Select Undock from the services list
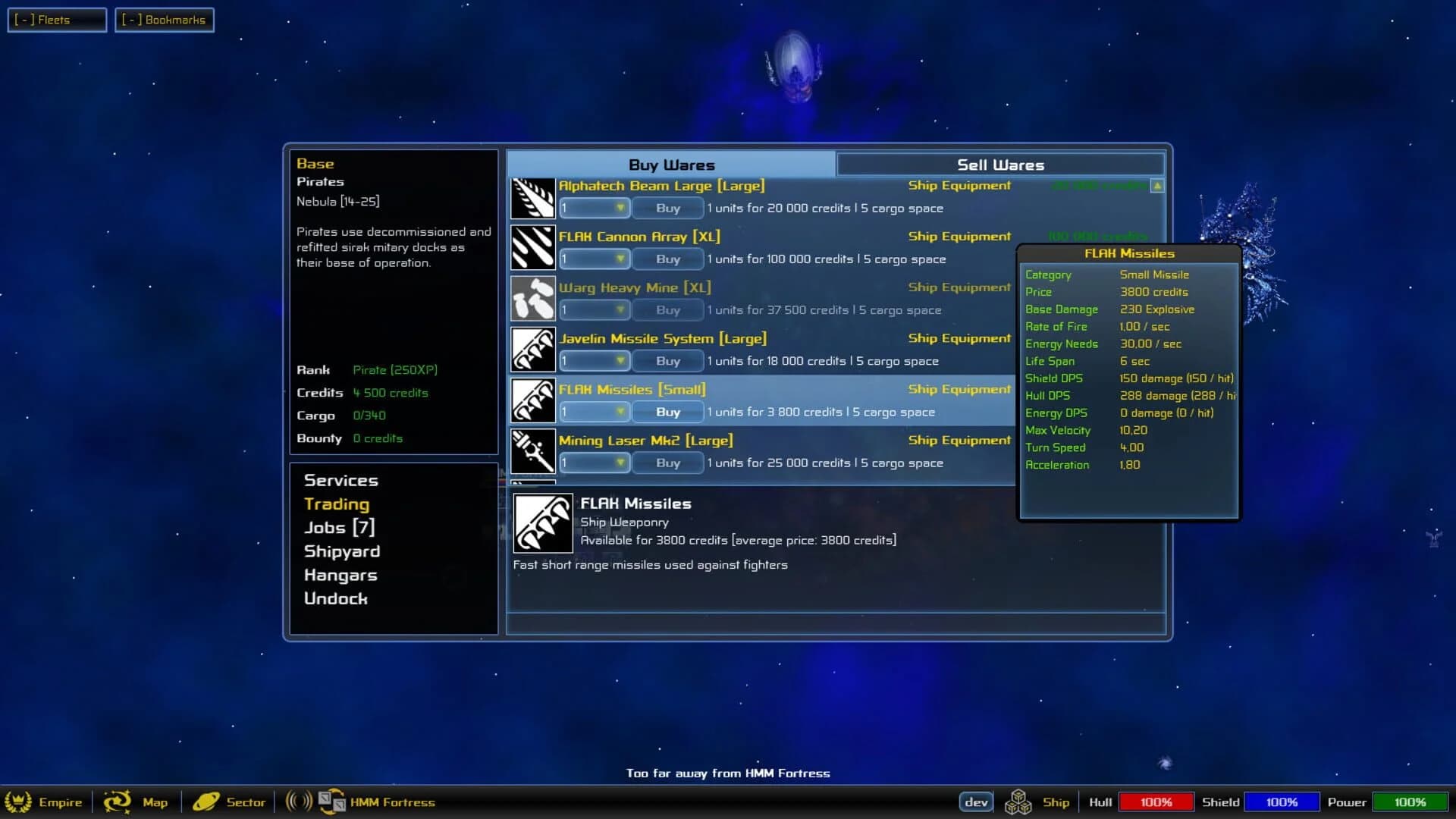1456x819 pixels. tap(336, 598)
